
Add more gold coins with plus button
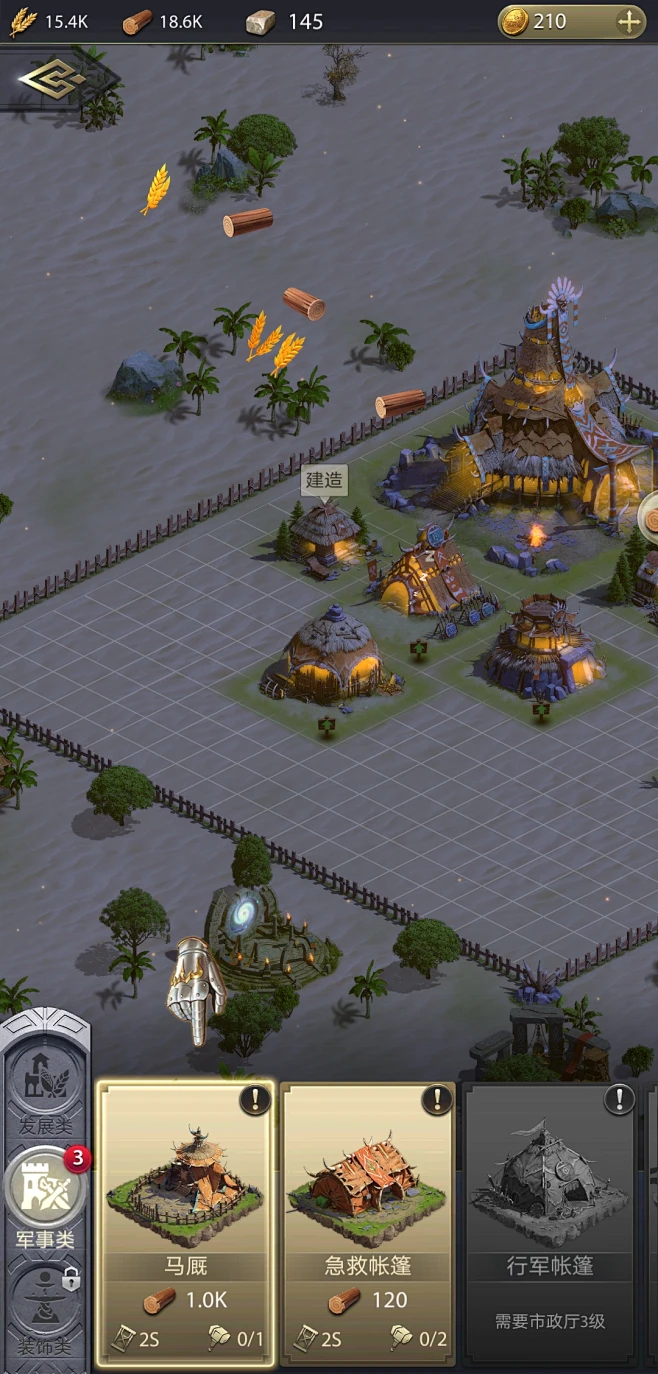pyautogui.click(x=629, y=21)
